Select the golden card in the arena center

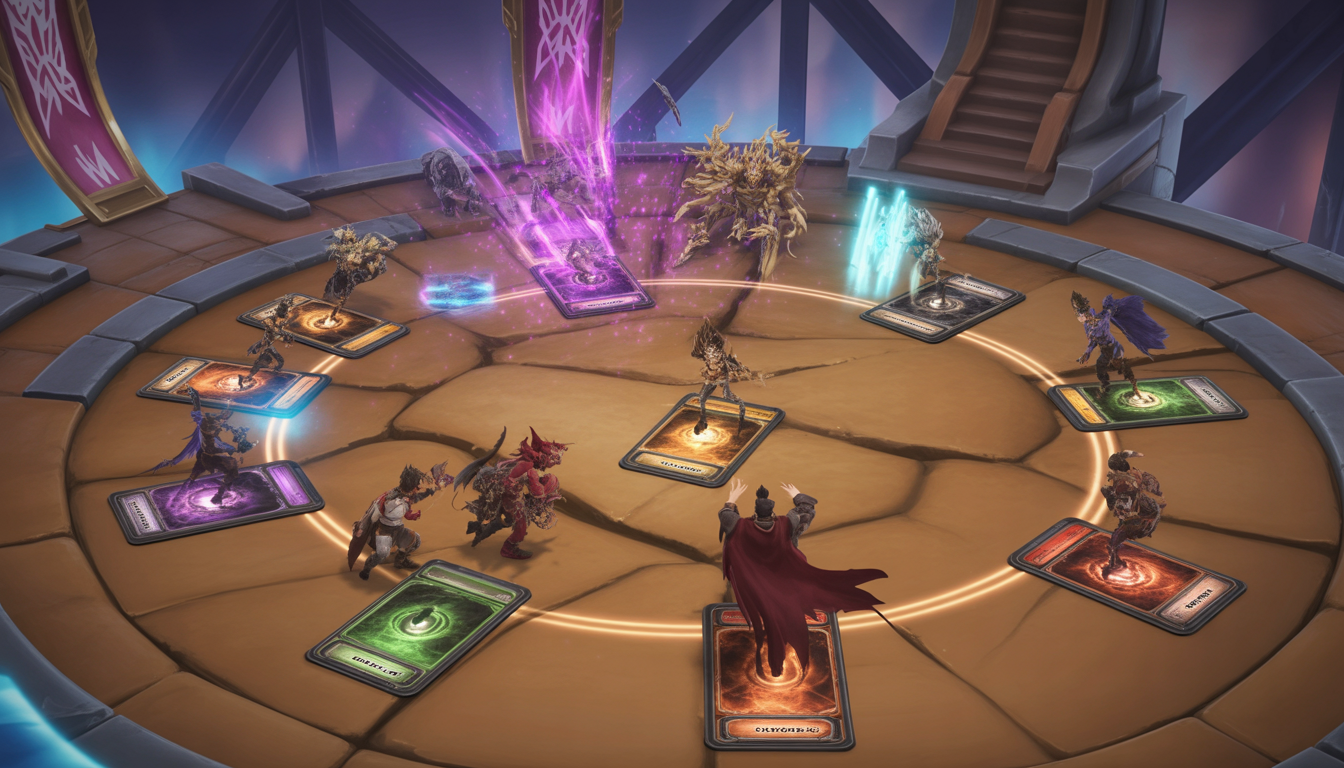(x=701, y=438)
